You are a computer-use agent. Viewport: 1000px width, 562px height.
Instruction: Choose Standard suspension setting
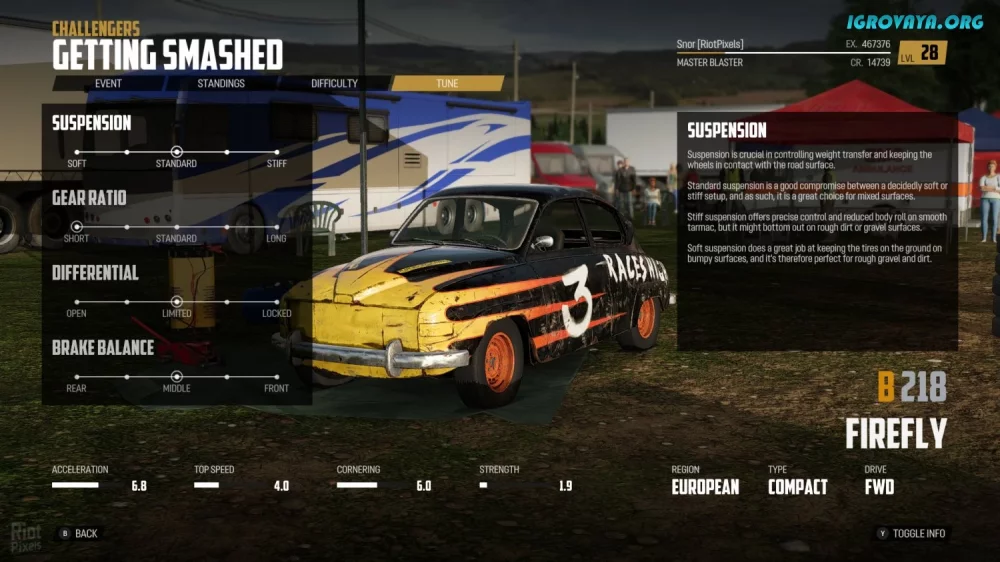coord(176,152)
